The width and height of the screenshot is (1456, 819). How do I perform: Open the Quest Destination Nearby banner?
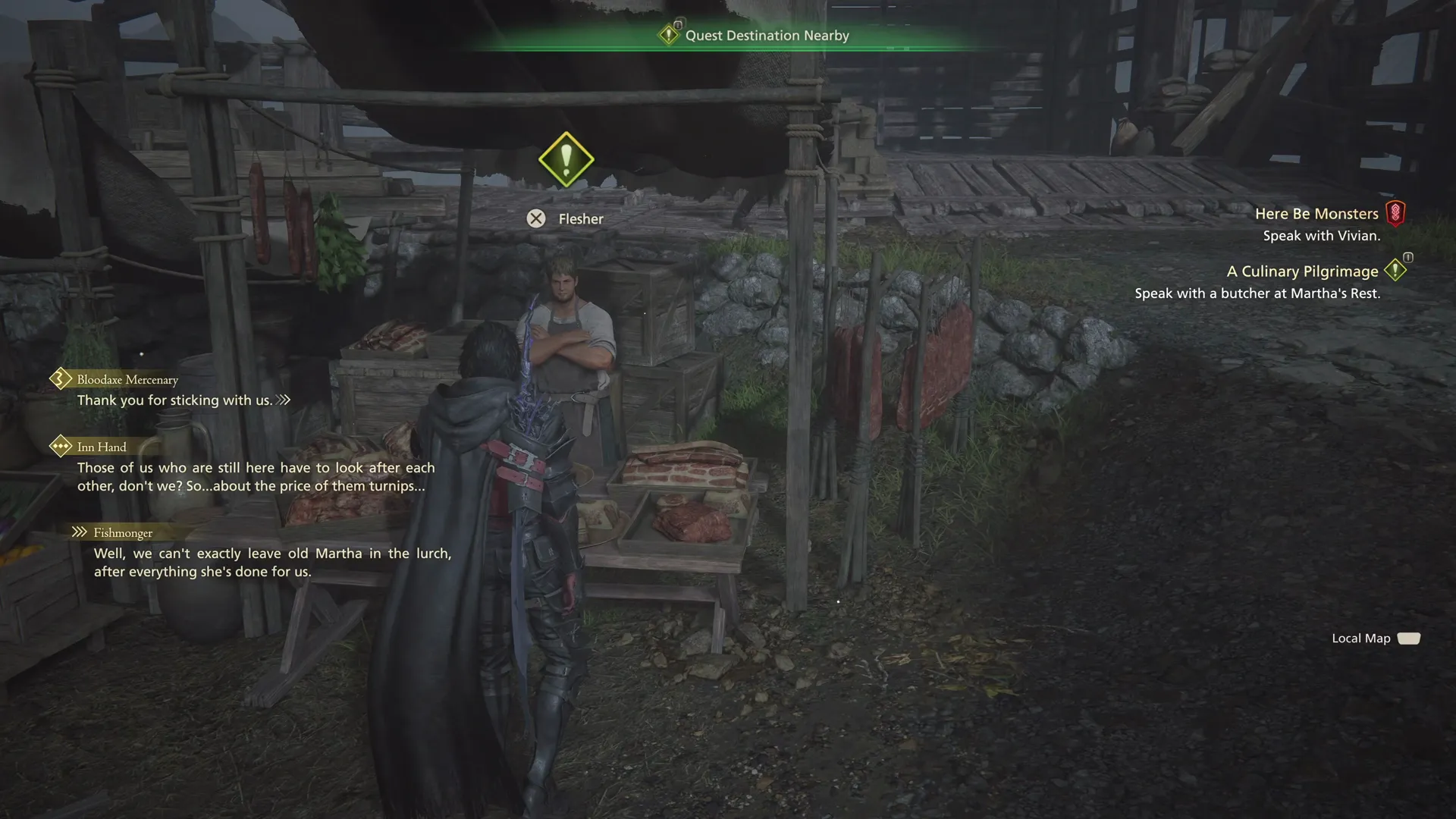click(767, 35)
